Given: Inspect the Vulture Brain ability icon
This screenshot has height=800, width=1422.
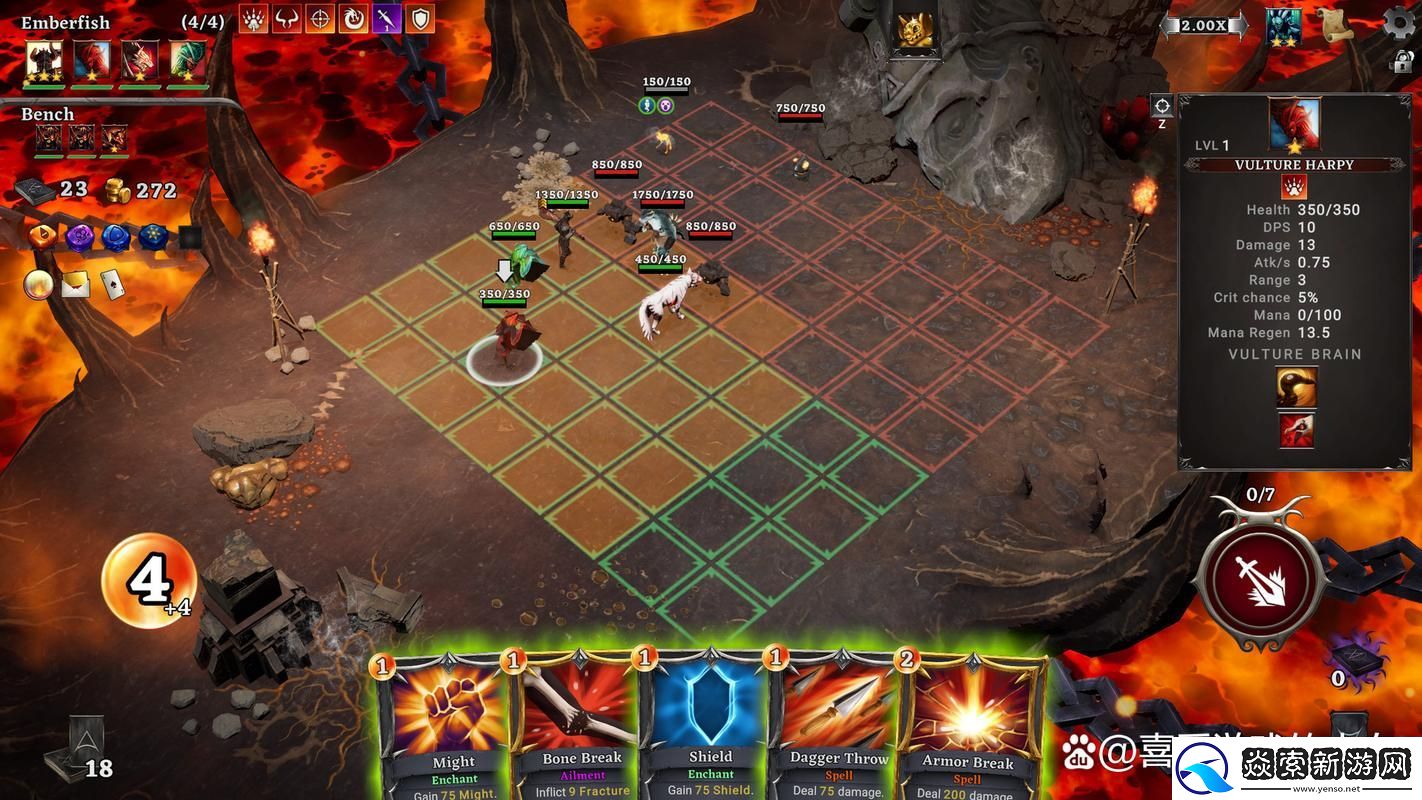Looking at the screenshot, I should coord(1296,387).
